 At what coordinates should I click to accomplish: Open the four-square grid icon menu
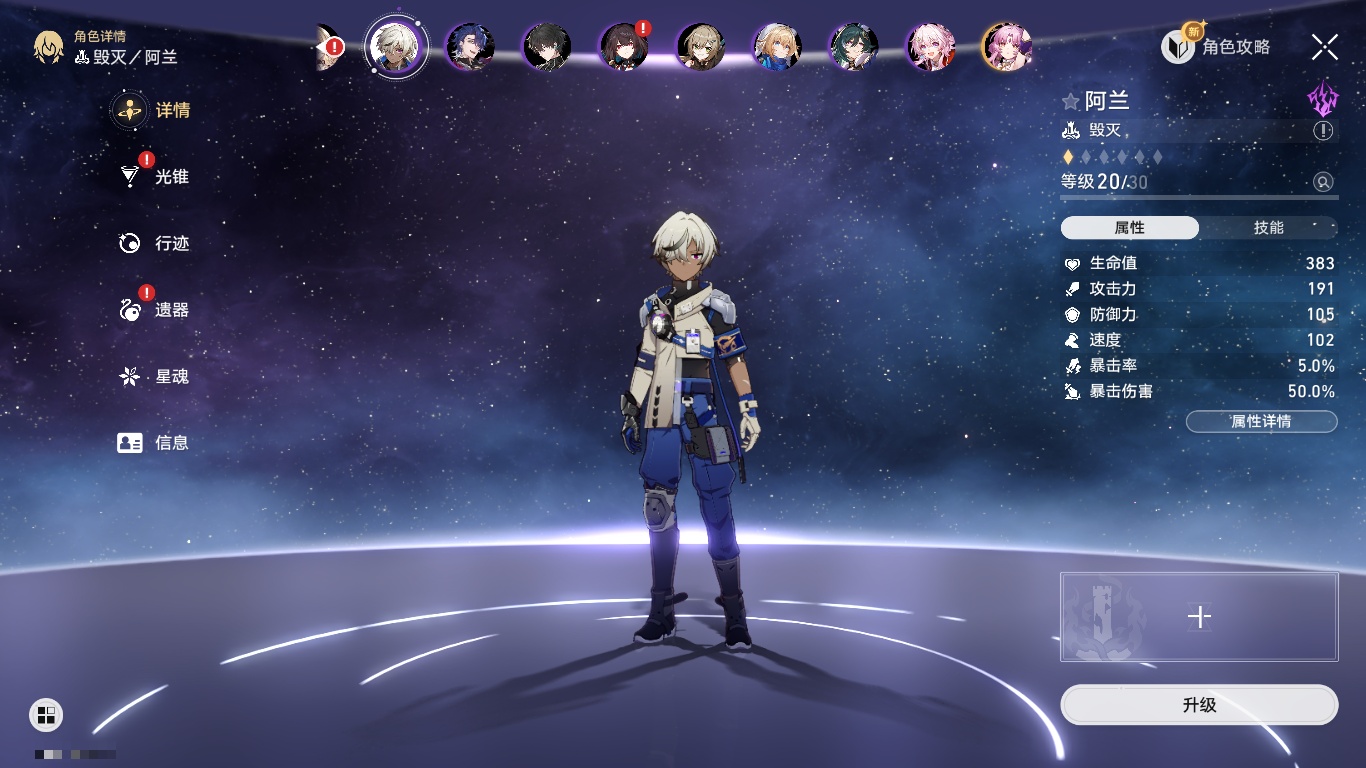[46, 714]
